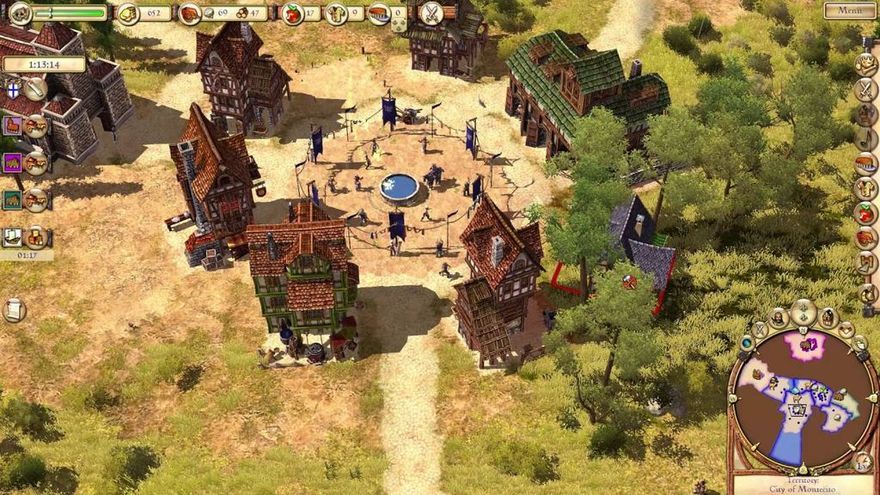Screen dimensions: 880x495
Task: Select the crossed swords icon in right sidebar
Action: (x=866, y=89)
